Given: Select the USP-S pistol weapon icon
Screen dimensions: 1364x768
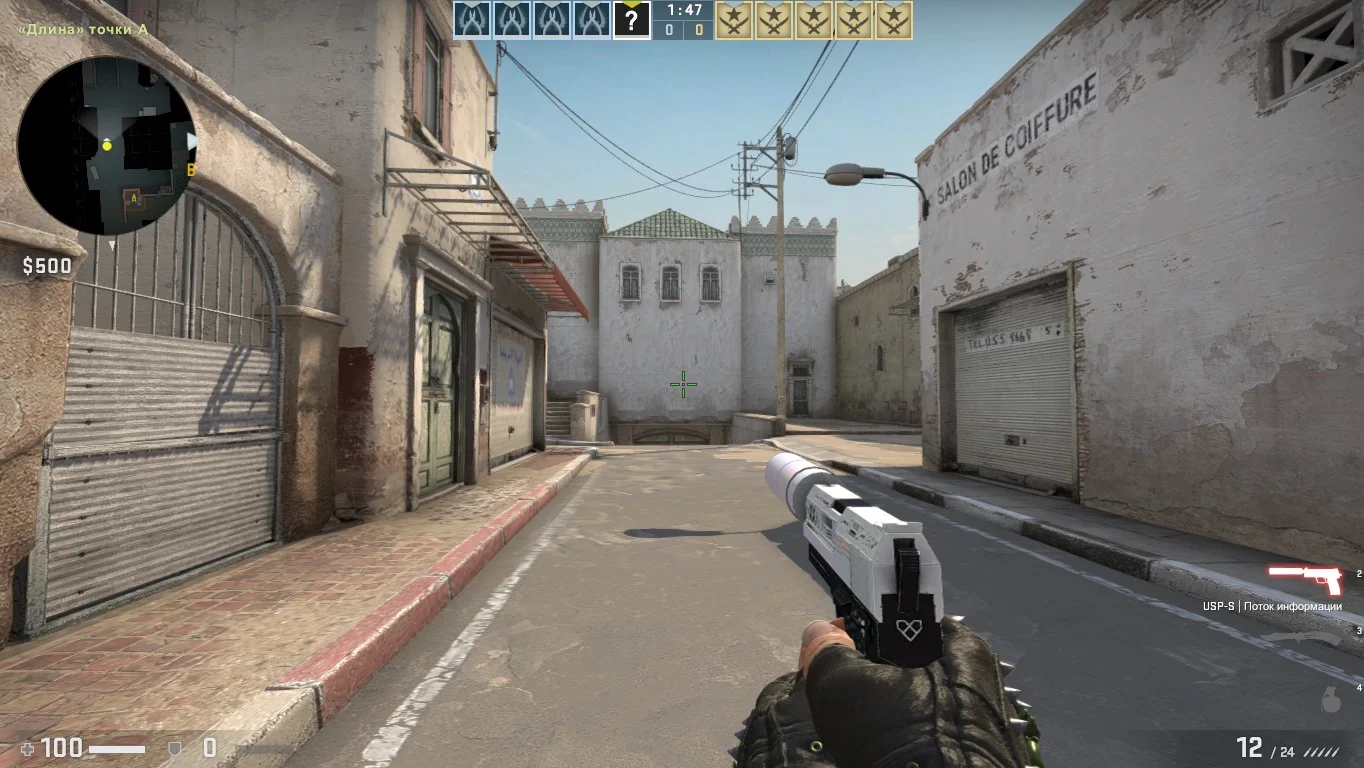Looking at the screenshot, I should pos(1305,579).
